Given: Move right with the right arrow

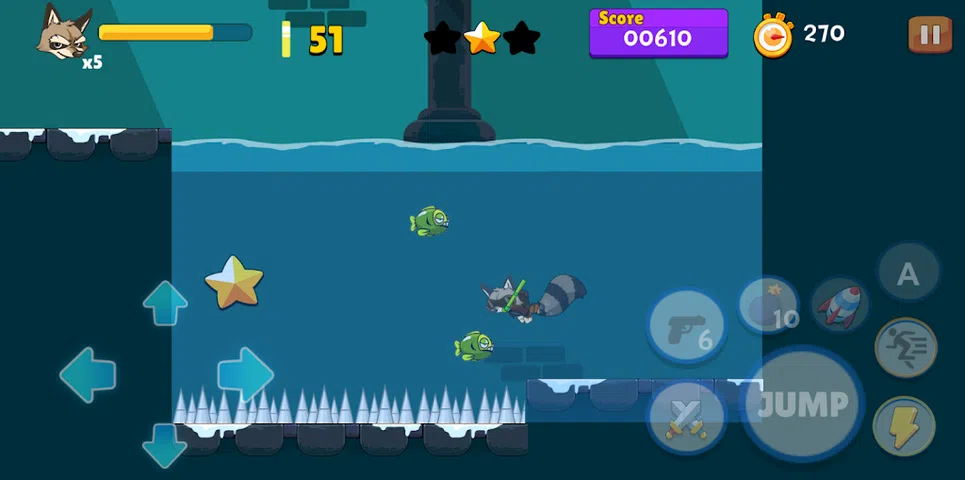Looking at the screenshot, I should click(x=245, y=375).
